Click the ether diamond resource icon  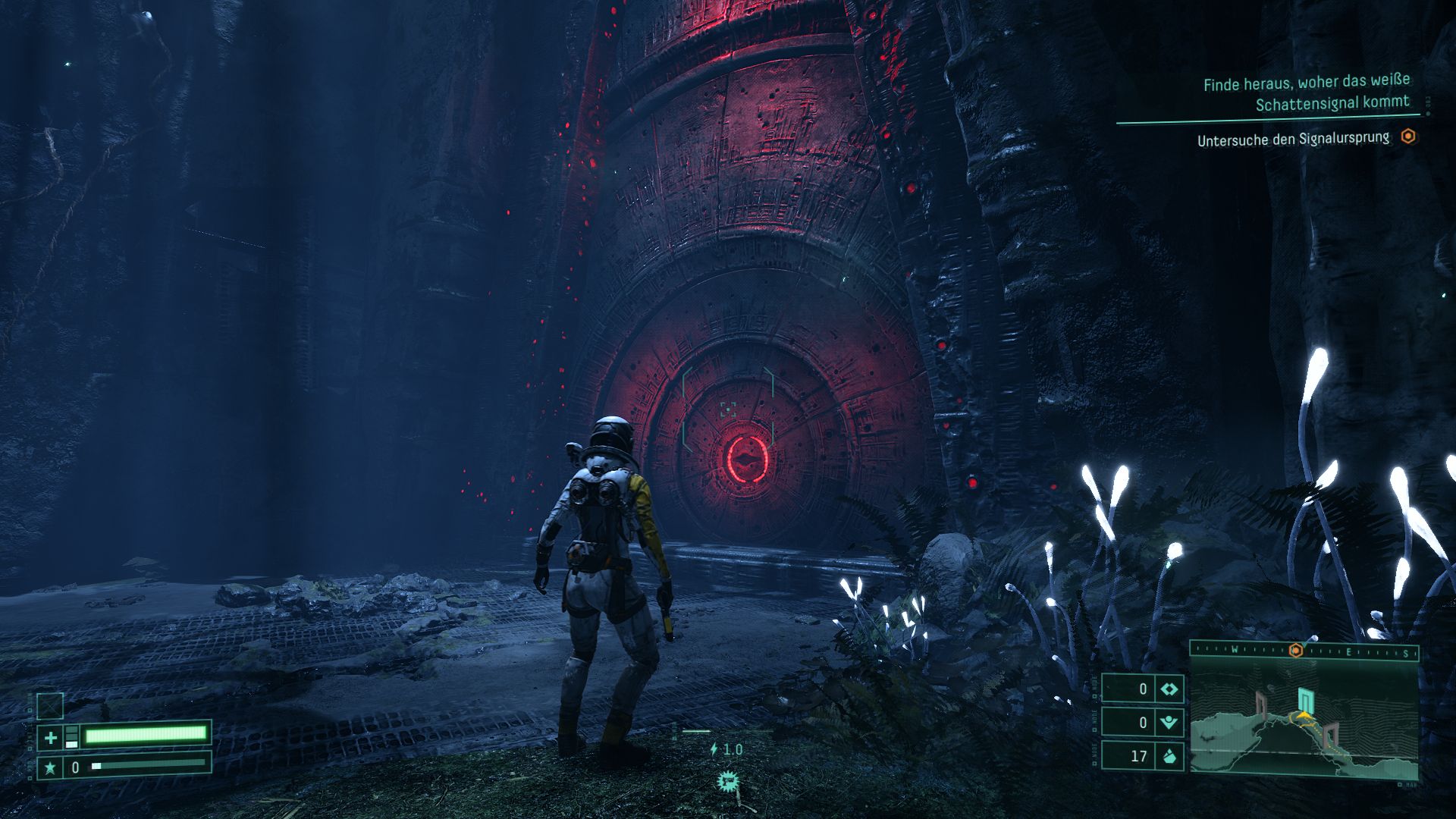(1169, 689)
